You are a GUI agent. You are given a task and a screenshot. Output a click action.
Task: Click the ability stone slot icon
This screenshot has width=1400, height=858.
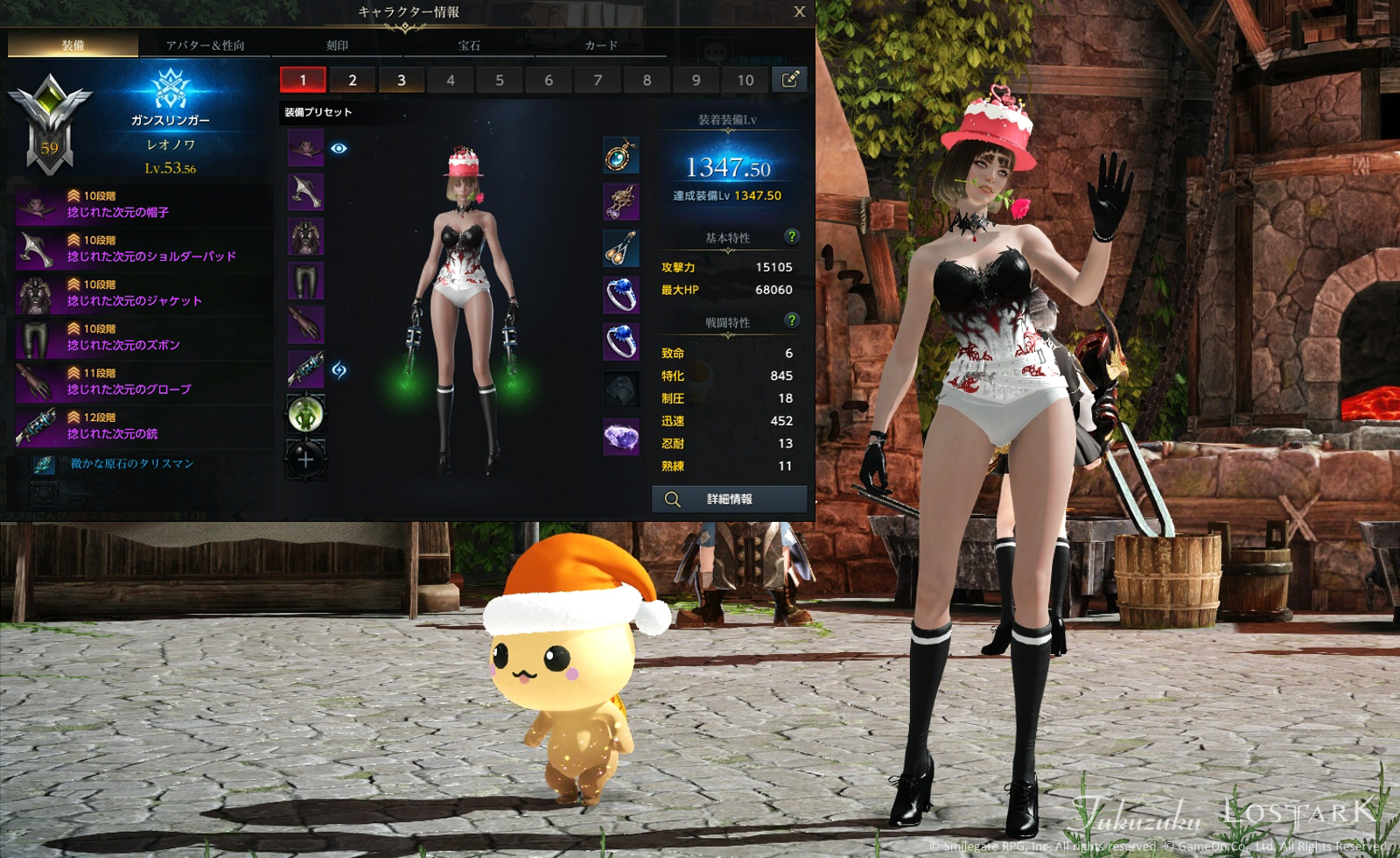(621, 388)
